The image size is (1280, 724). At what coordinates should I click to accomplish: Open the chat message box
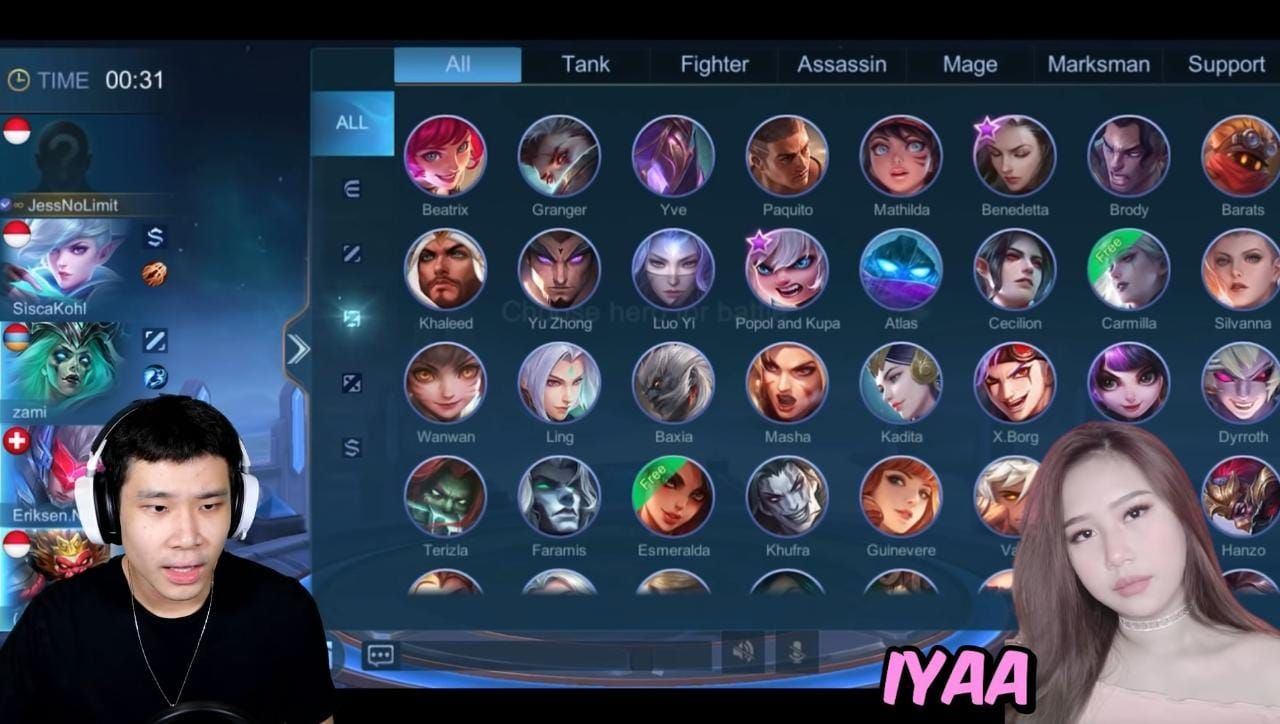(380, 655)
